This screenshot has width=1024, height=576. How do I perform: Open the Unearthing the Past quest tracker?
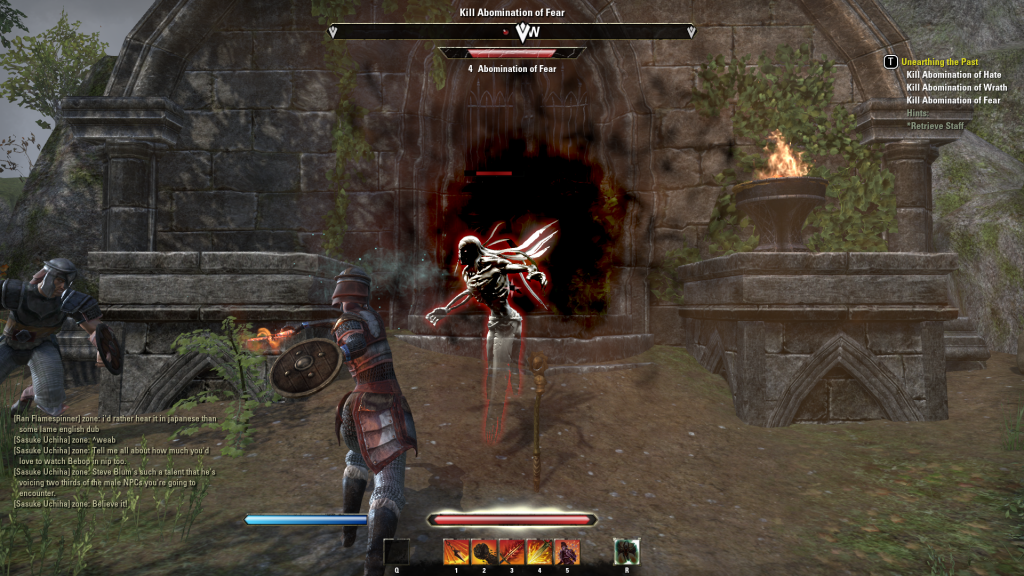tap(939, 62)
